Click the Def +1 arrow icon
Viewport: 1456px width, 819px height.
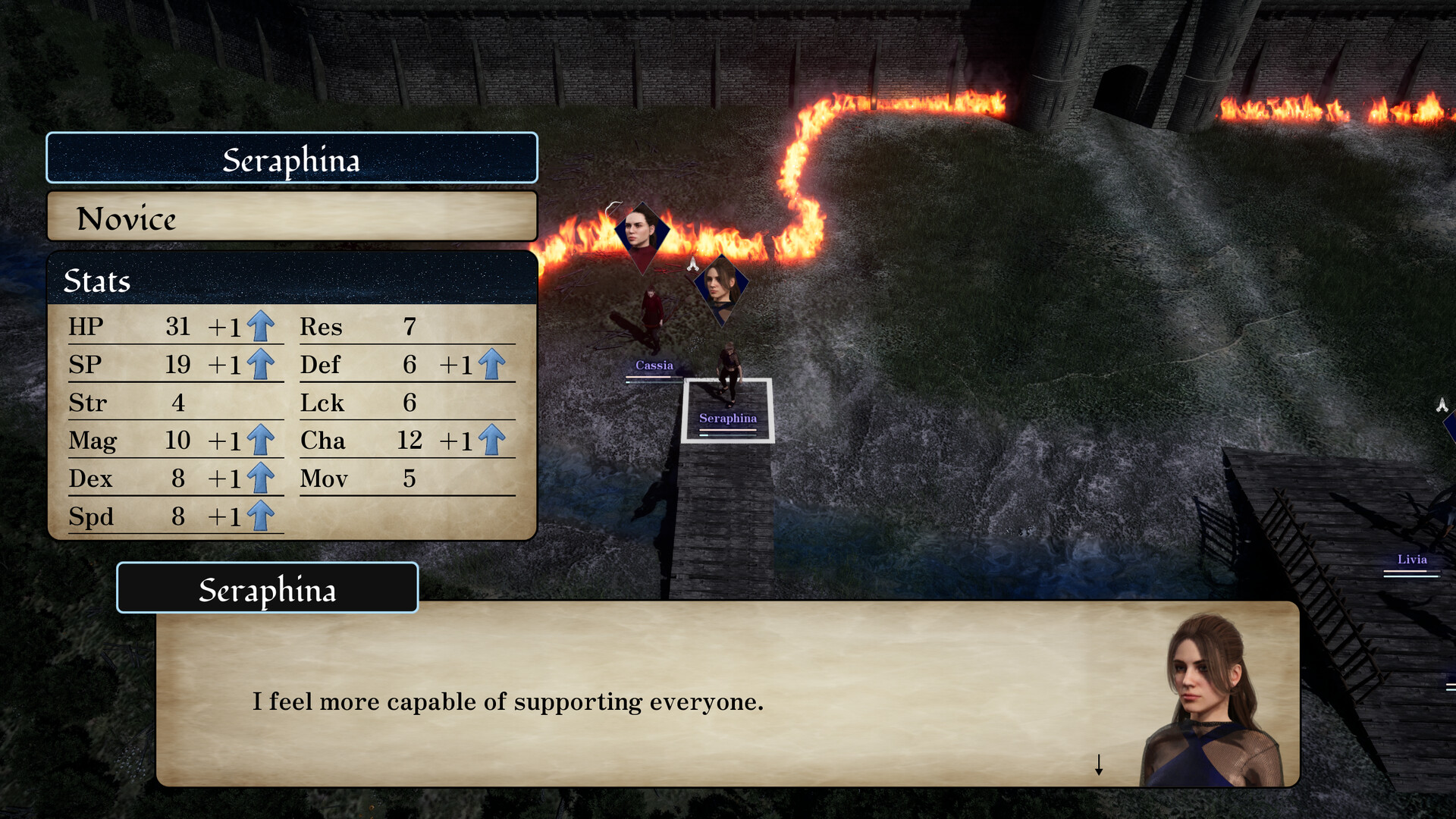(493, 364)
